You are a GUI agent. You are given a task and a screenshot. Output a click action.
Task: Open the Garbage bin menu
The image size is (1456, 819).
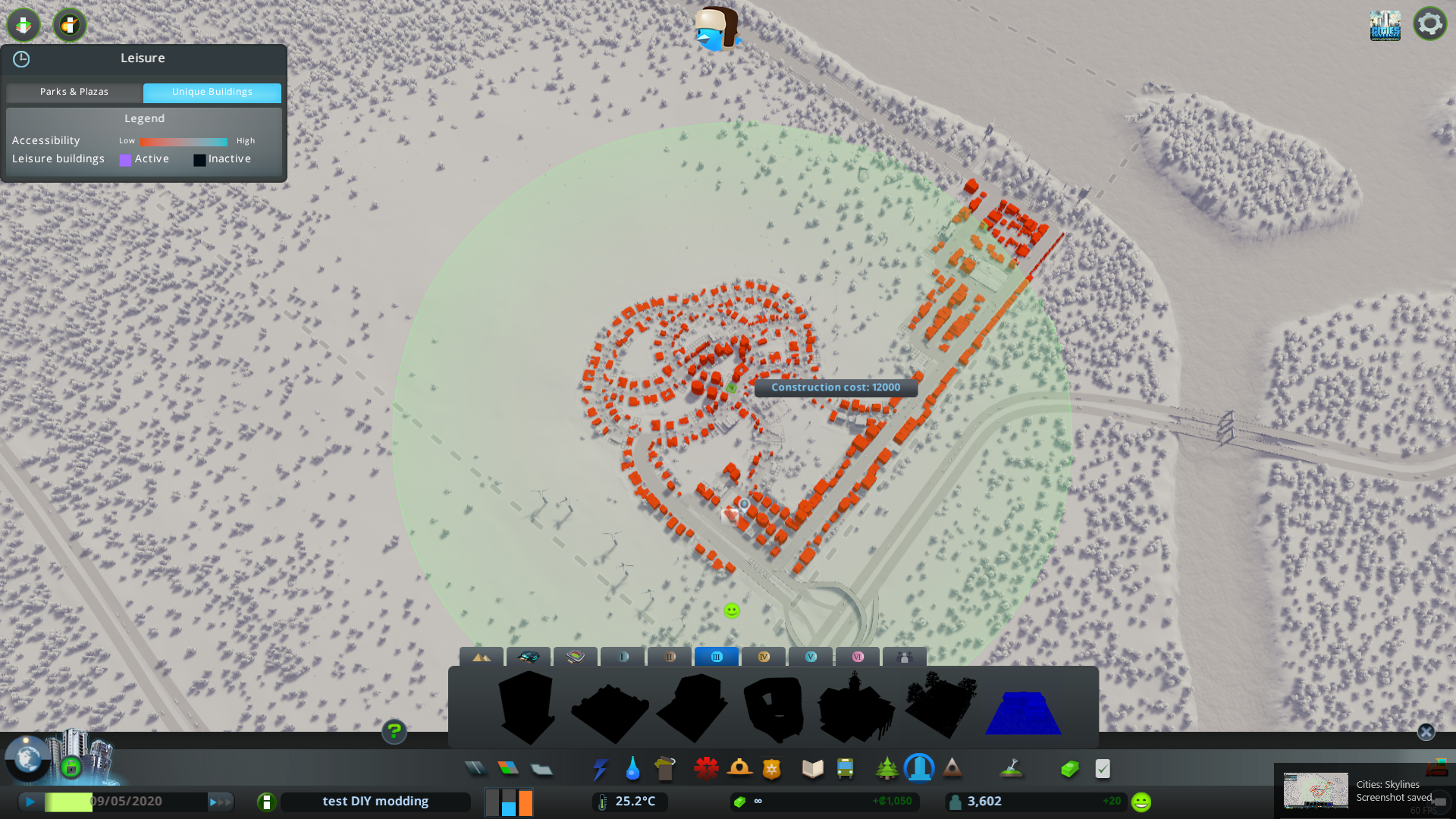[665, 769]
